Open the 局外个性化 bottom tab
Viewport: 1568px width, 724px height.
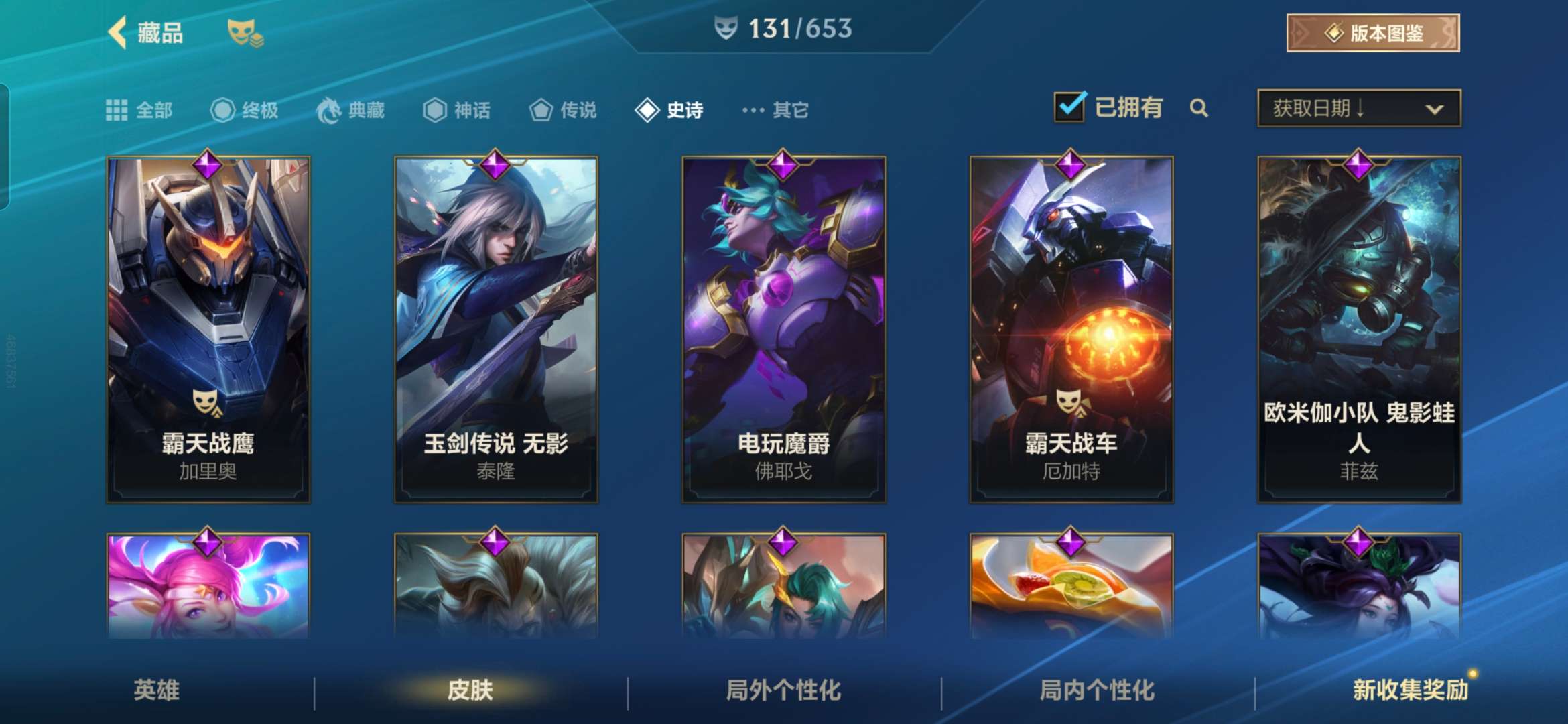[783, 690]
